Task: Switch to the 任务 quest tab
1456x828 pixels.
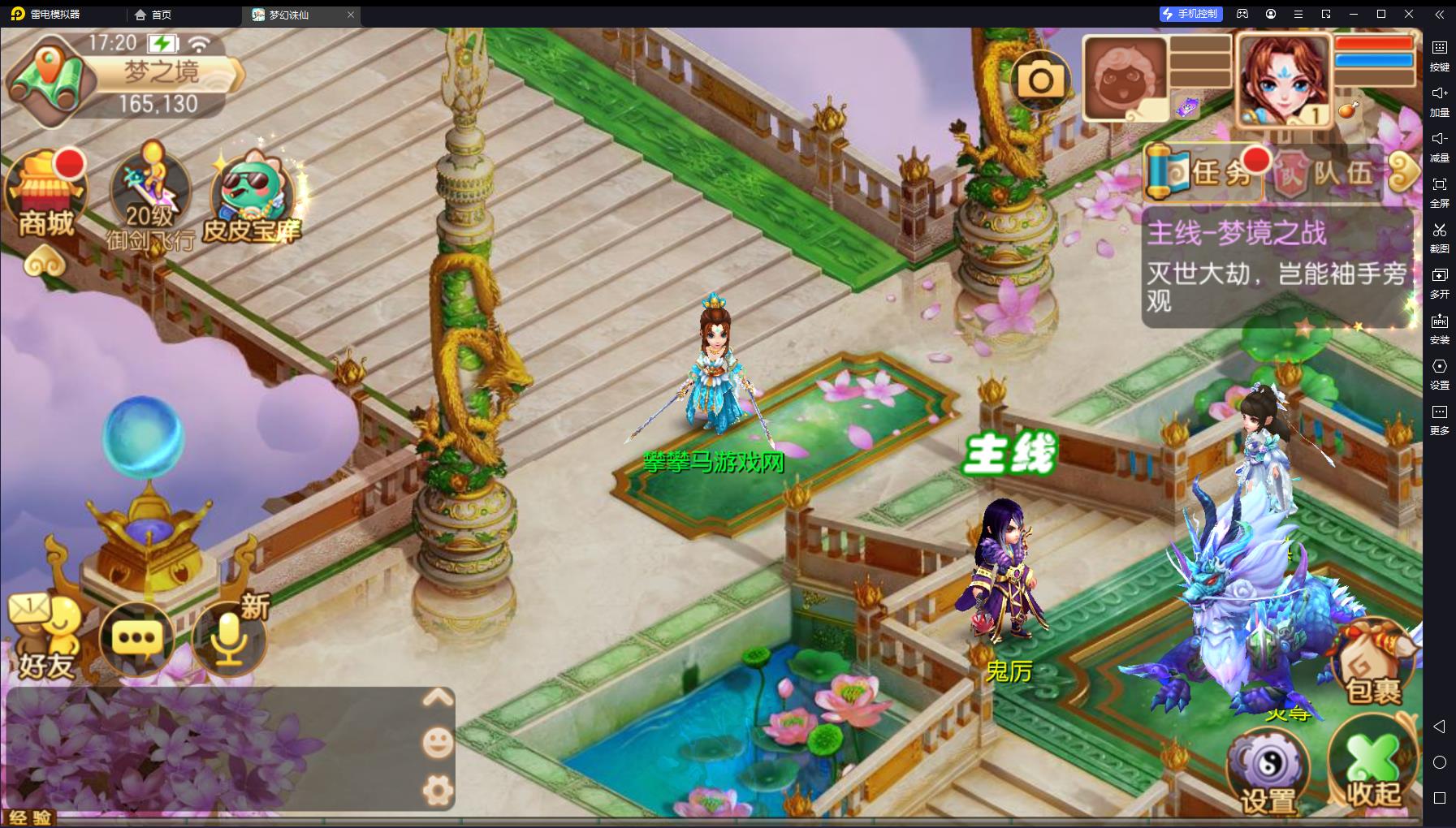Action: (1204, 172)
